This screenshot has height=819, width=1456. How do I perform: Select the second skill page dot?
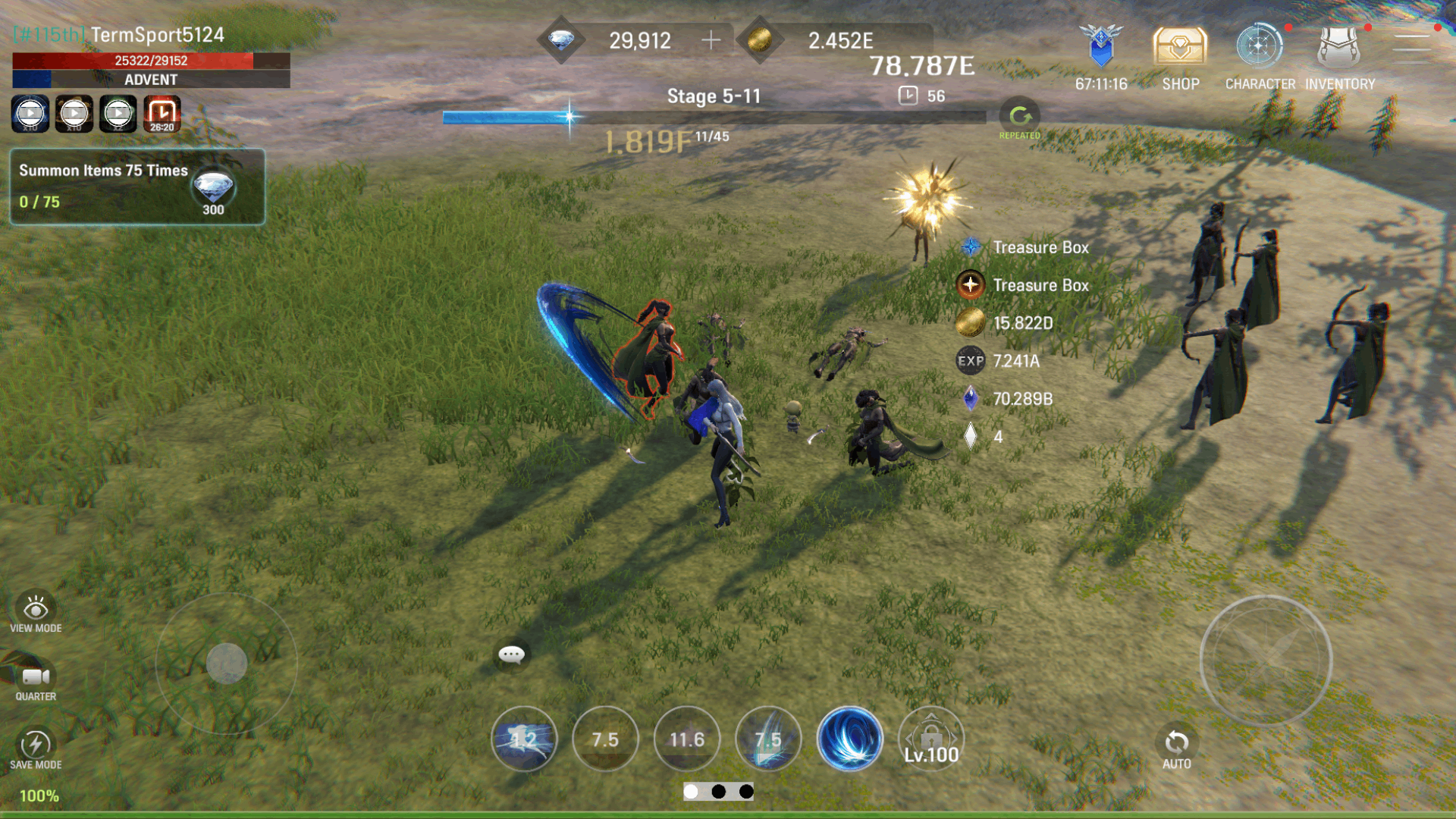pos(720,792)
